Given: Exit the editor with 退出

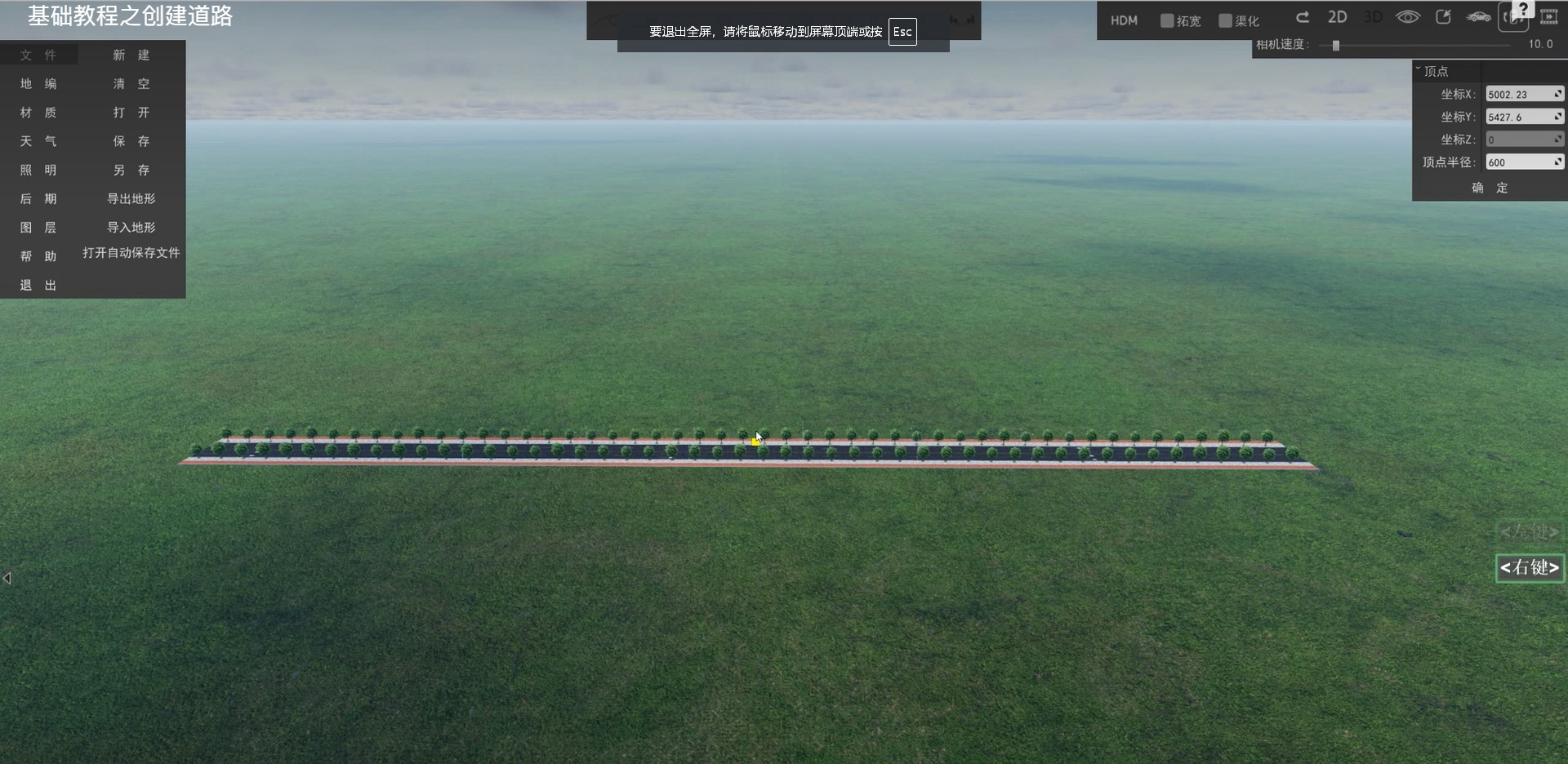Looking at the screenshot, I should click(x=38, y=285).
